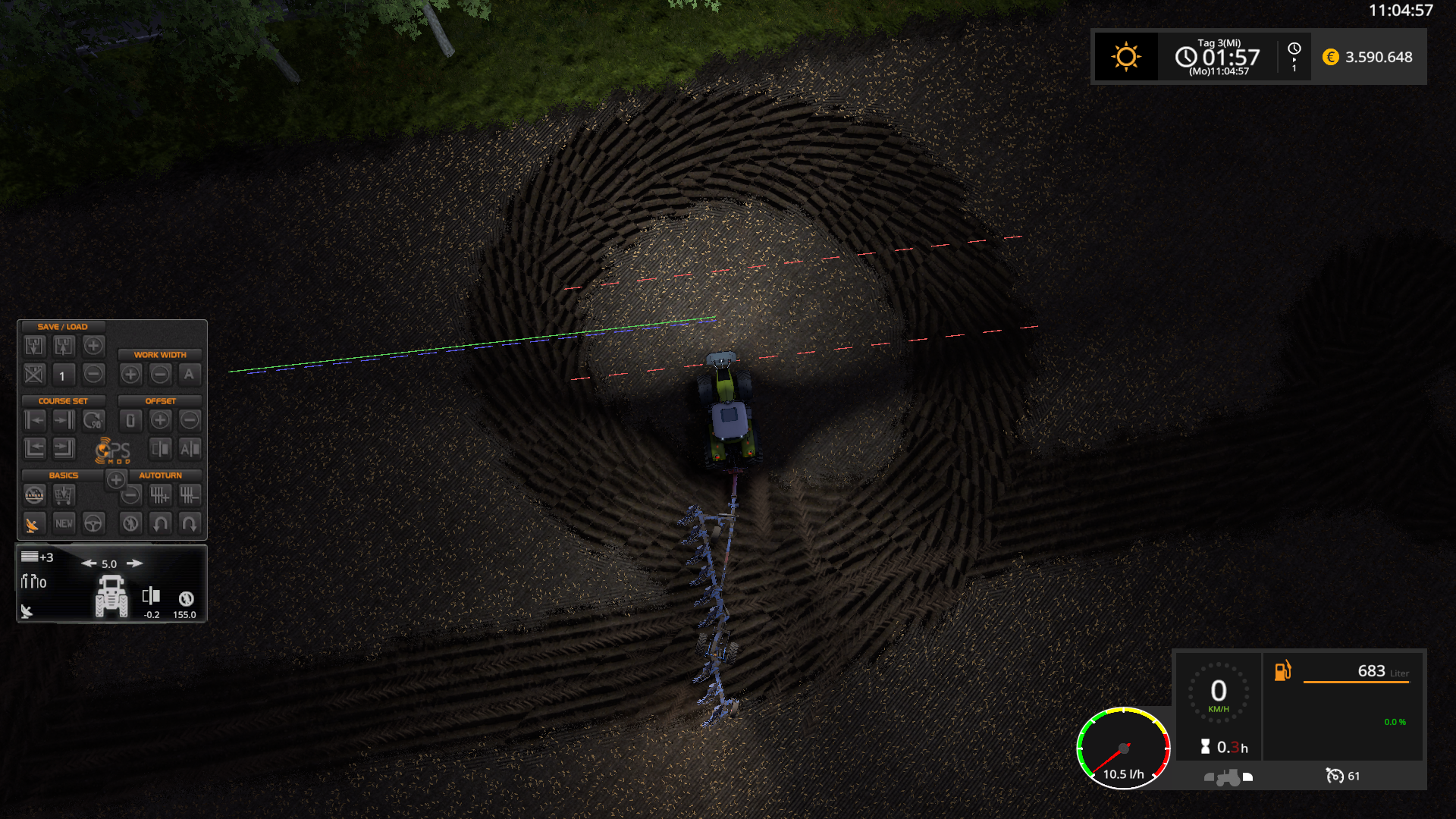Decrease the Work Width

[160, 374]
